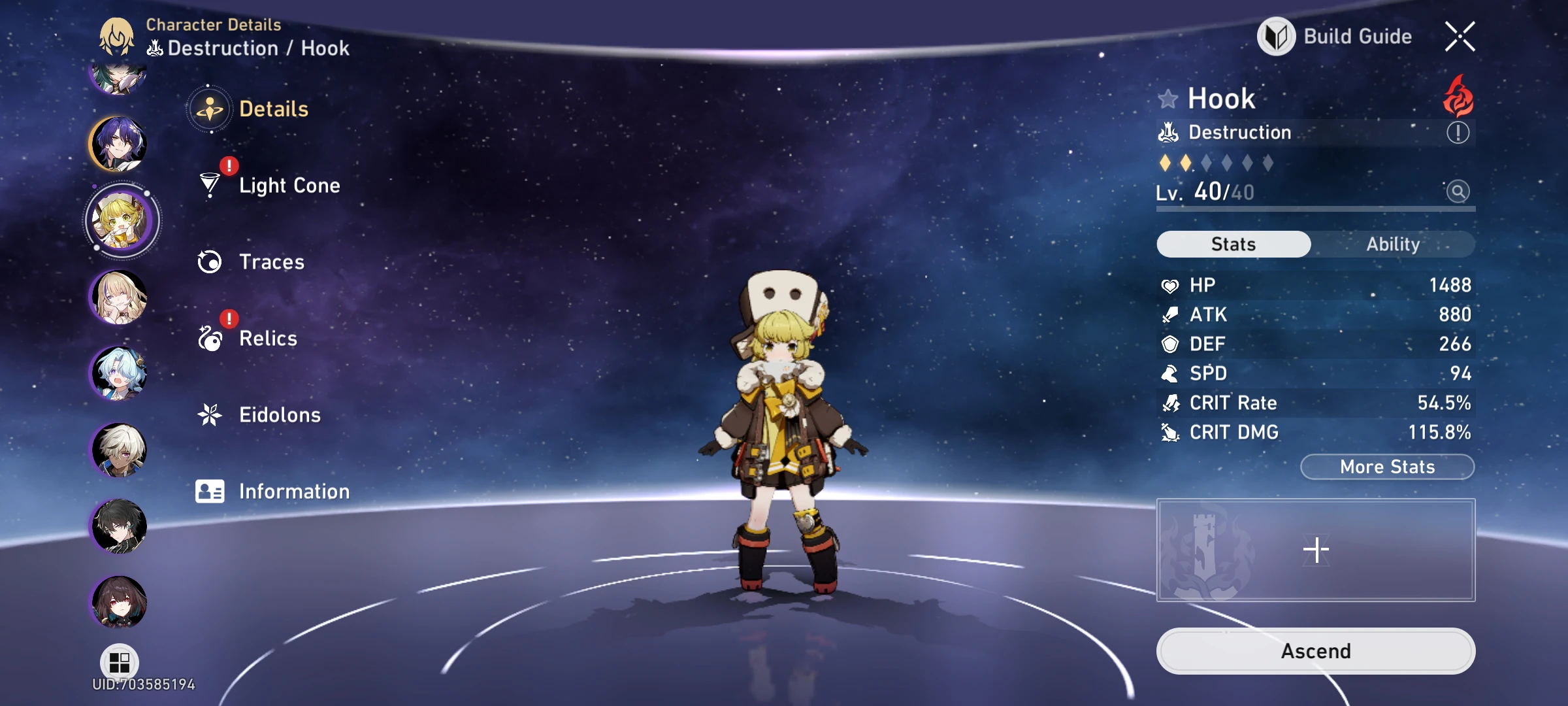Open the Light Cone menu icon
Image resolution: width=1568 pixels, height=706 pixels.
pyautogui.click(x=208, y=185)
